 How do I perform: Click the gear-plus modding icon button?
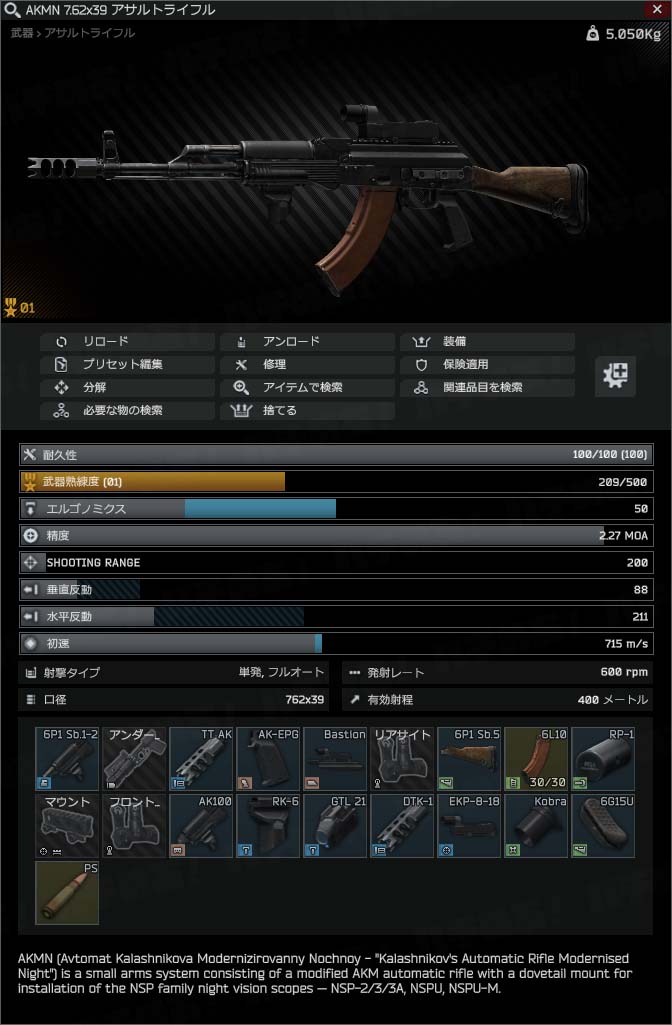coord(615,376)
